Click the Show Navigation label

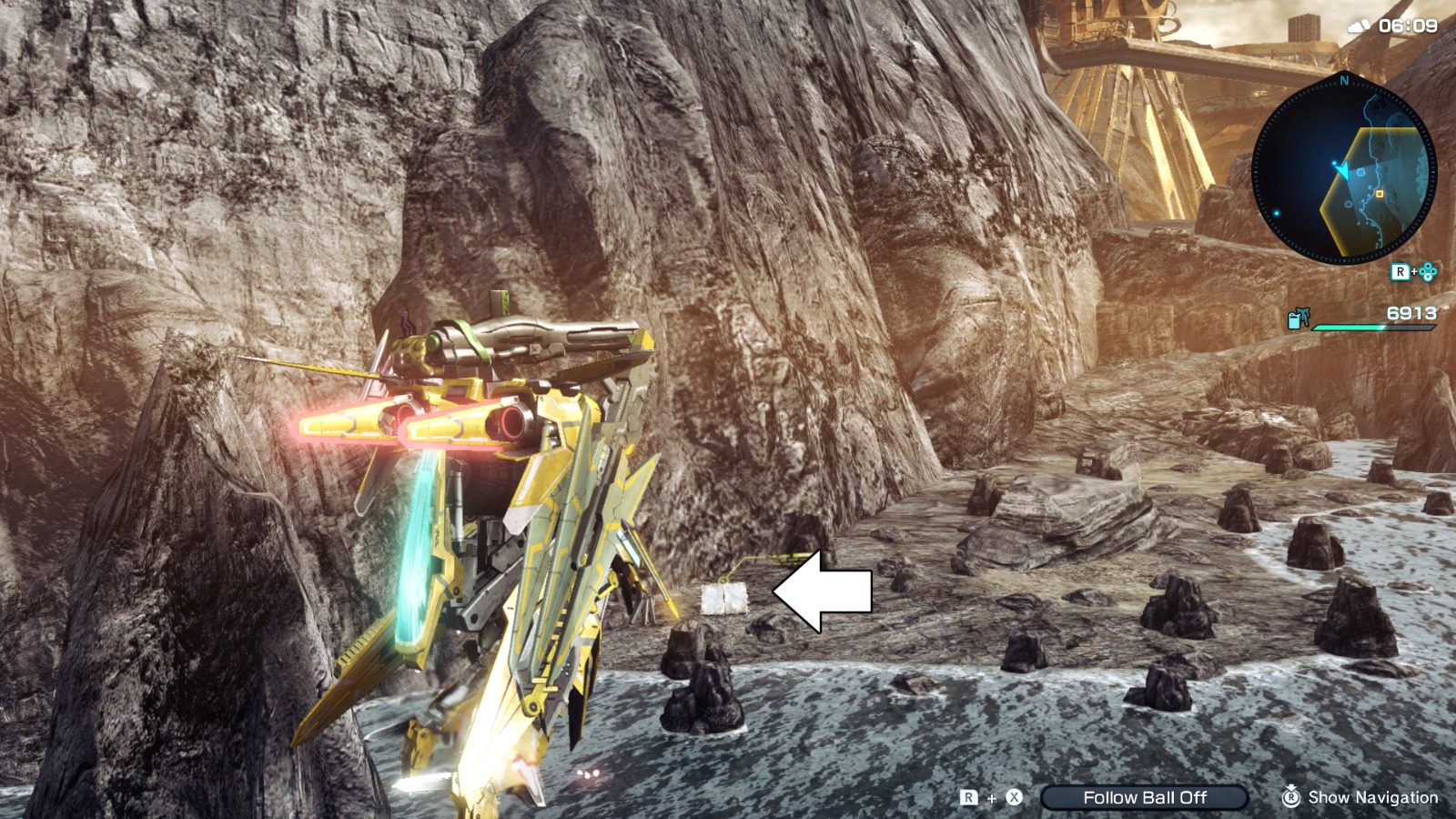1374,797
